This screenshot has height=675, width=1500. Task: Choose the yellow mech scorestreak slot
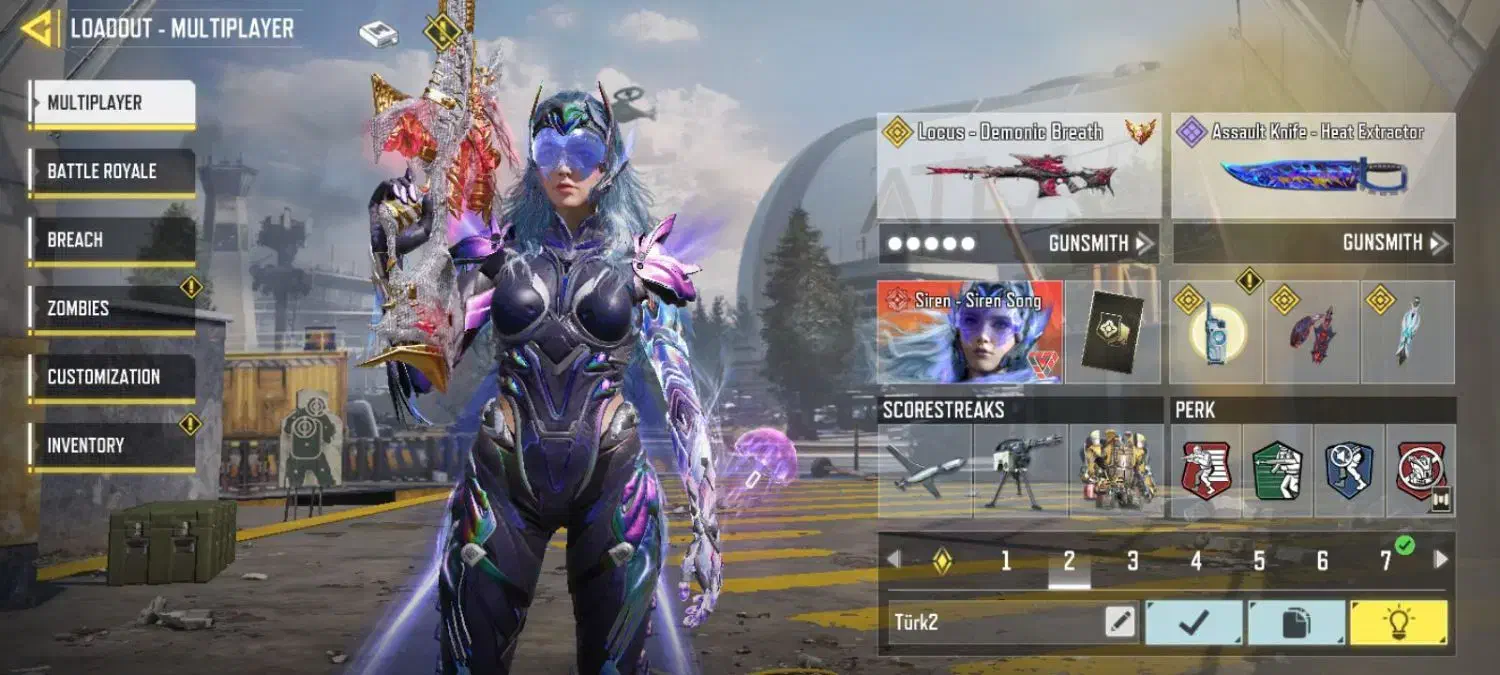(1116, 470)
